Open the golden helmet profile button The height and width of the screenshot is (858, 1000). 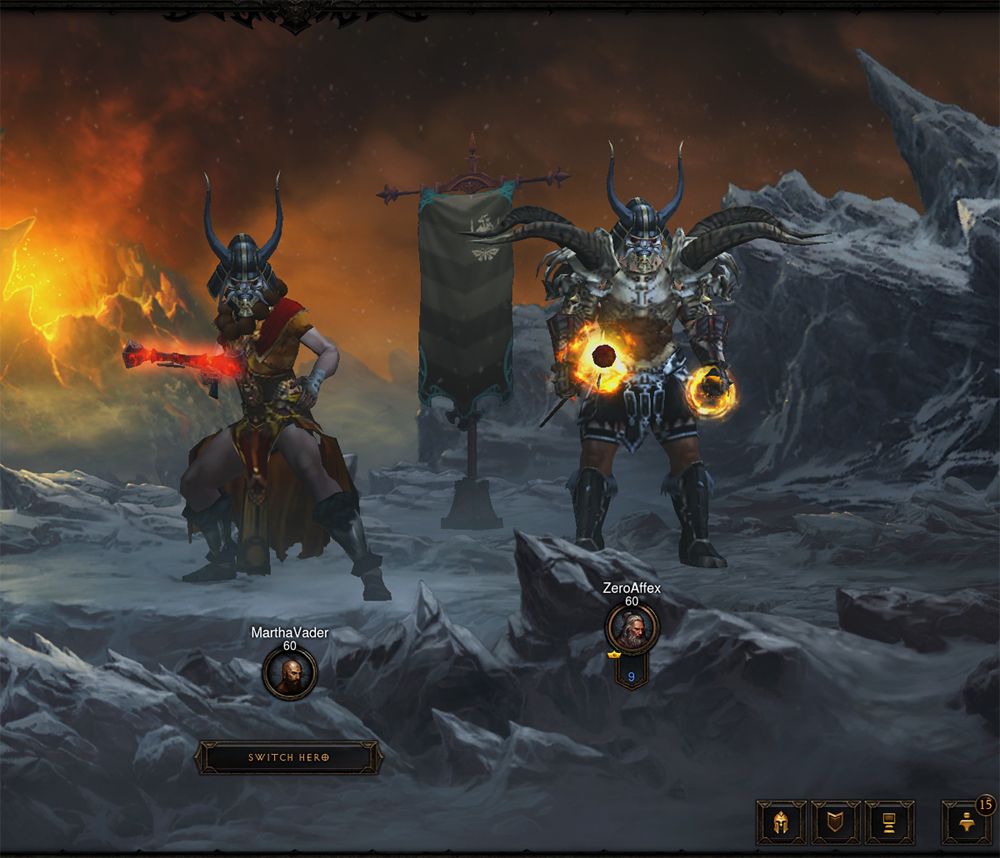tap(780, 822)
